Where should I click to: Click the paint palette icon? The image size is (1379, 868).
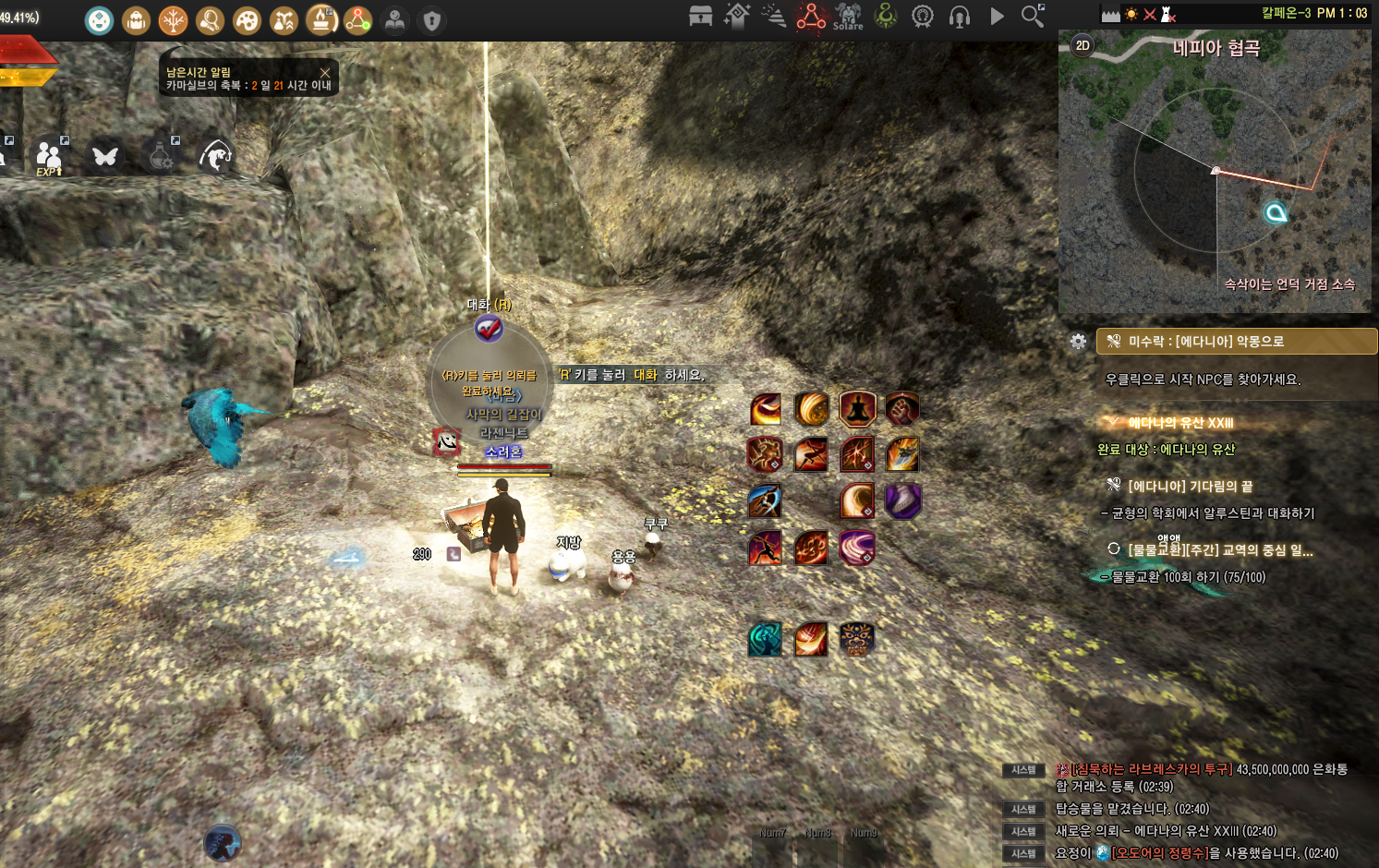(247, 19)
